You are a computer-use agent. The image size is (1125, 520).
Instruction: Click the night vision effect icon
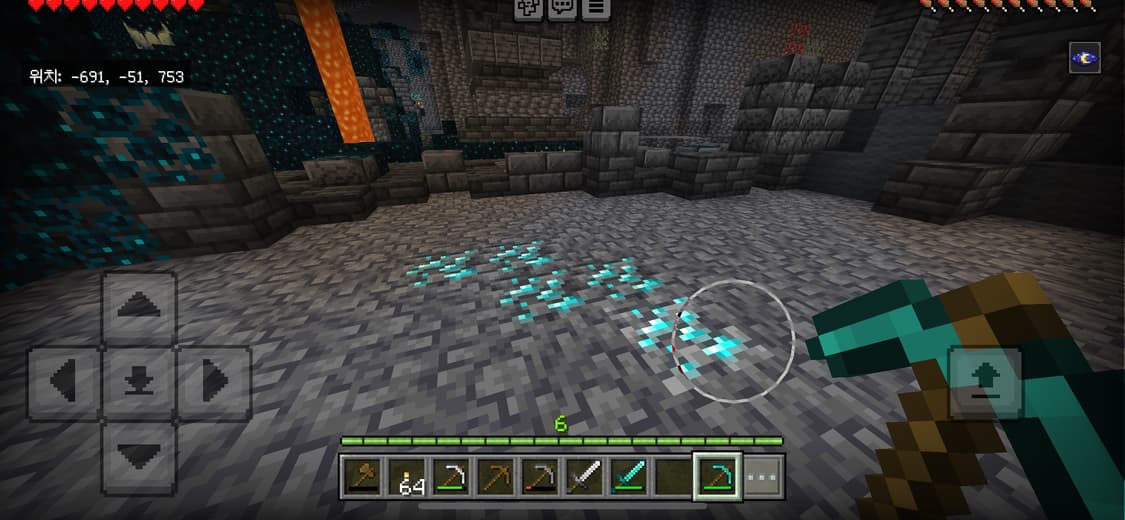(x=1085, y=58)
